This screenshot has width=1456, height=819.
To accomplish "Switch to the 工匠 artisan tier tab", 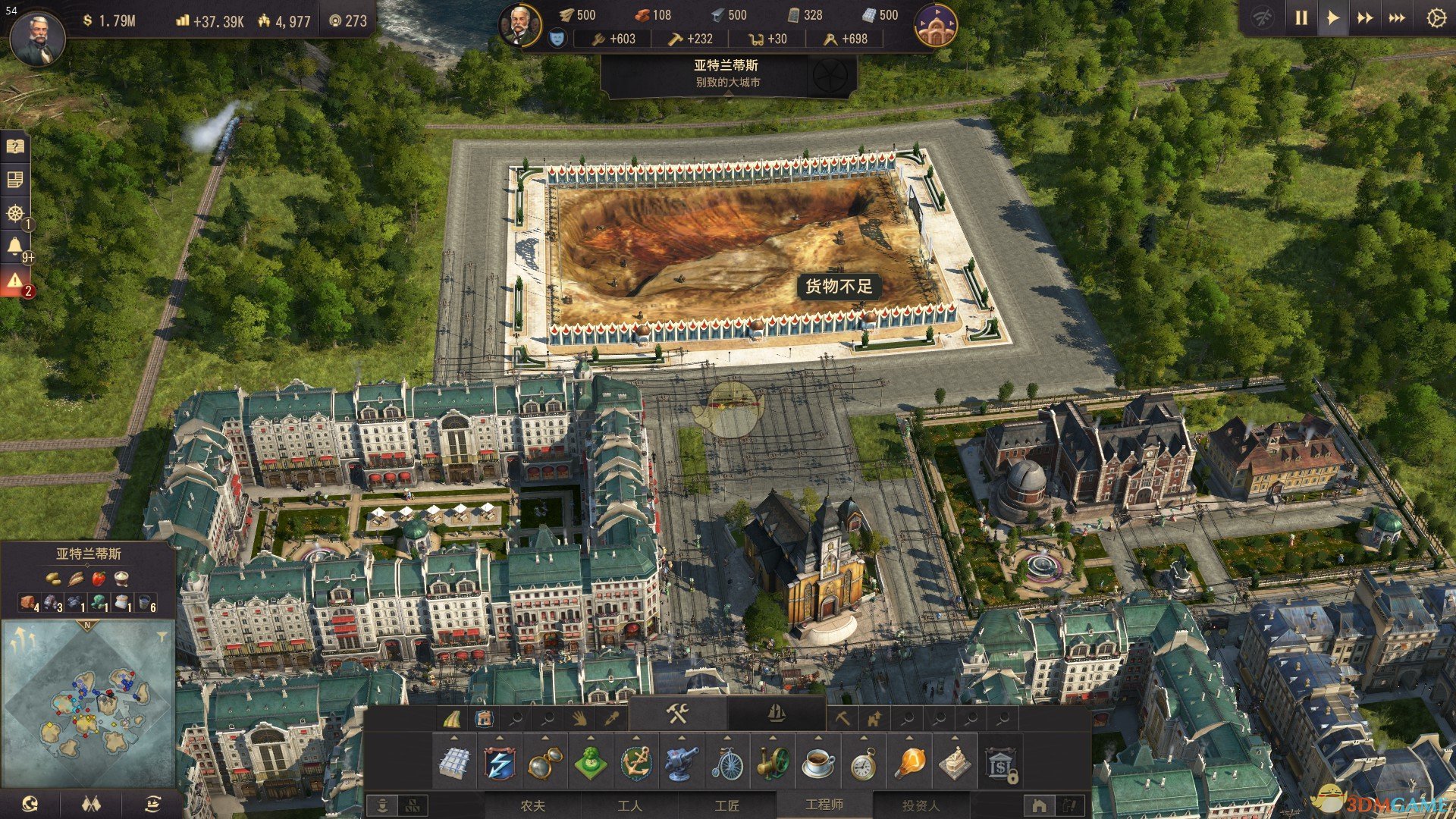I will tap(726, 805).
